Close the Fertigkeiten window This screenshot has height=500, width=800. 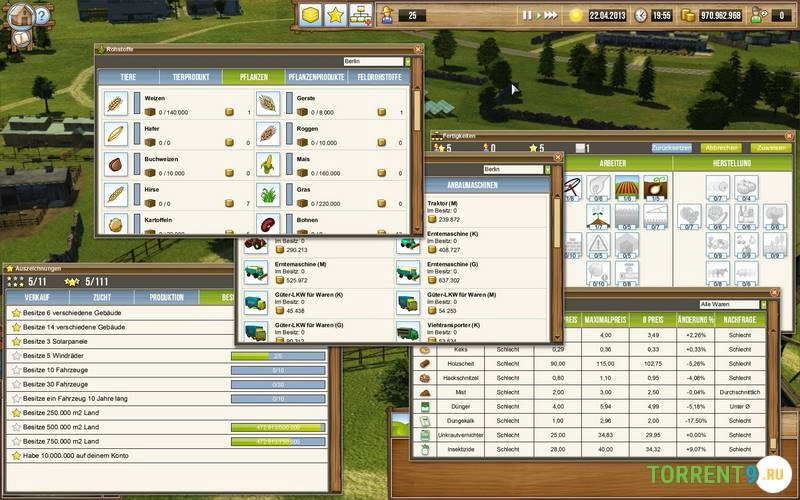coord(788,136)
